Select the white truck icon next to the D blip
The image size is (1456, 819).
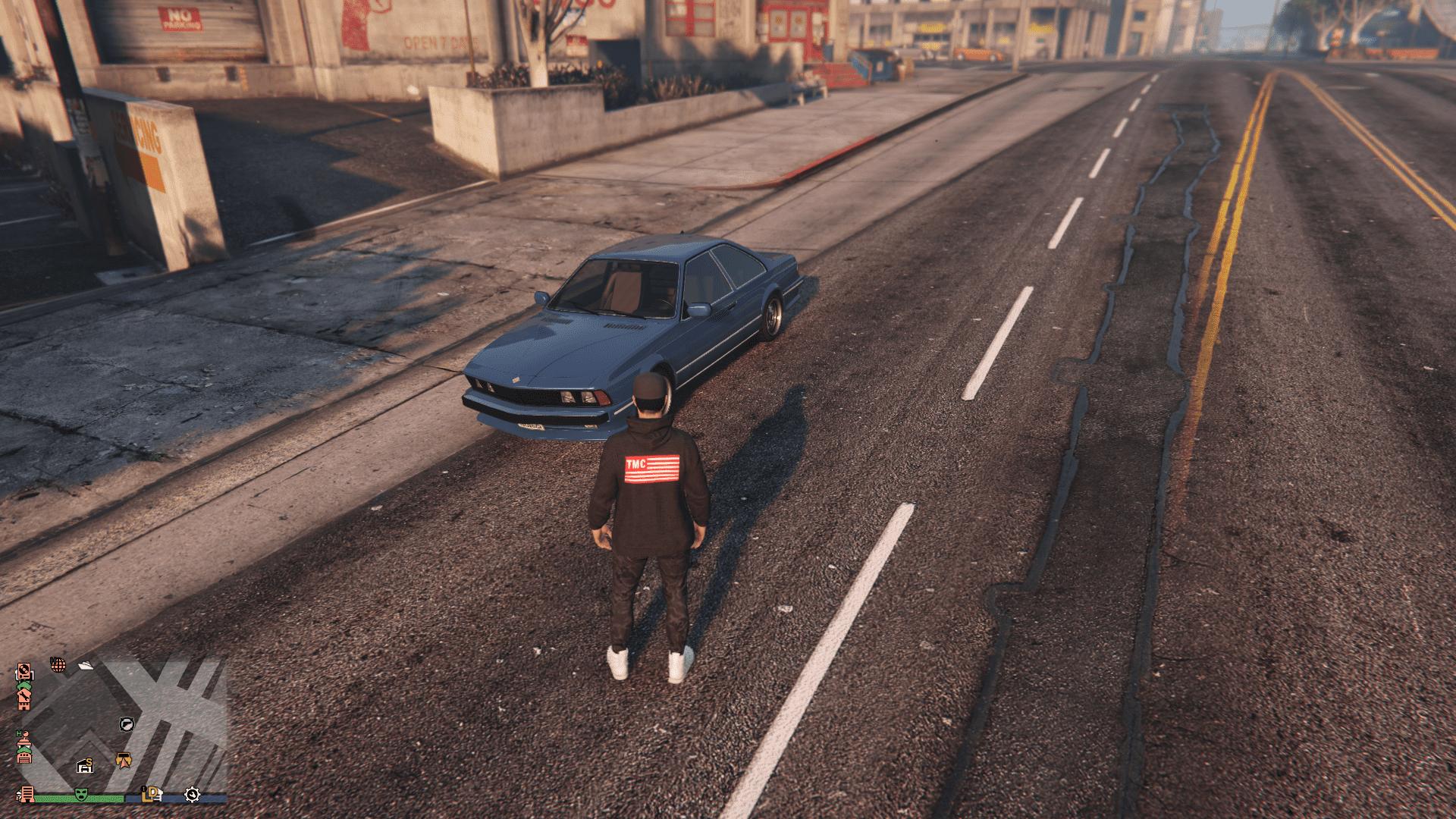pyautogui.click(x=159, y=795)
